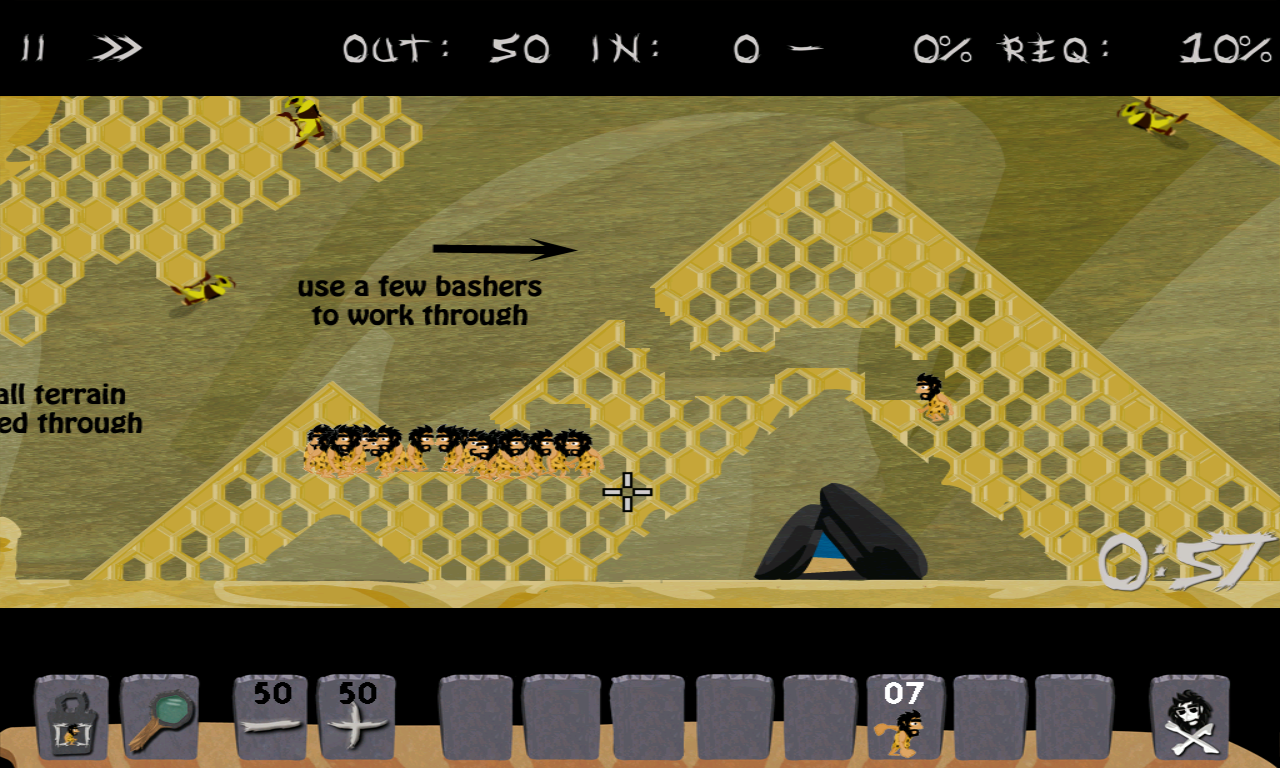The height and width of the screenshot is (768, 1280).
Task: Decrease release rate with the minus bone
Action: 271,717
